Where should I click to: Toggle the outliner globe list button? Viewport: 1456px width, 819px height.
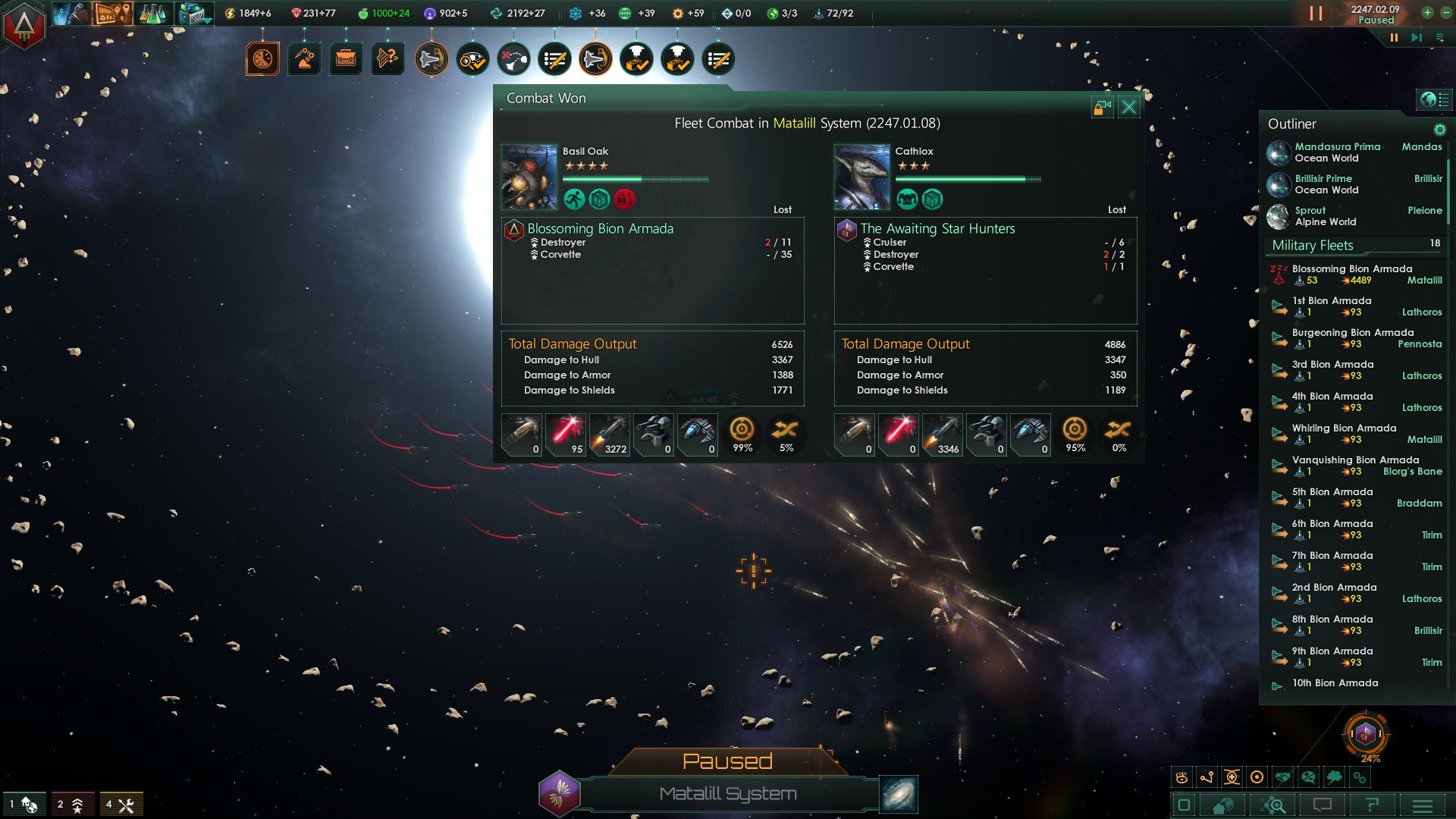(x=1433, y=99)
